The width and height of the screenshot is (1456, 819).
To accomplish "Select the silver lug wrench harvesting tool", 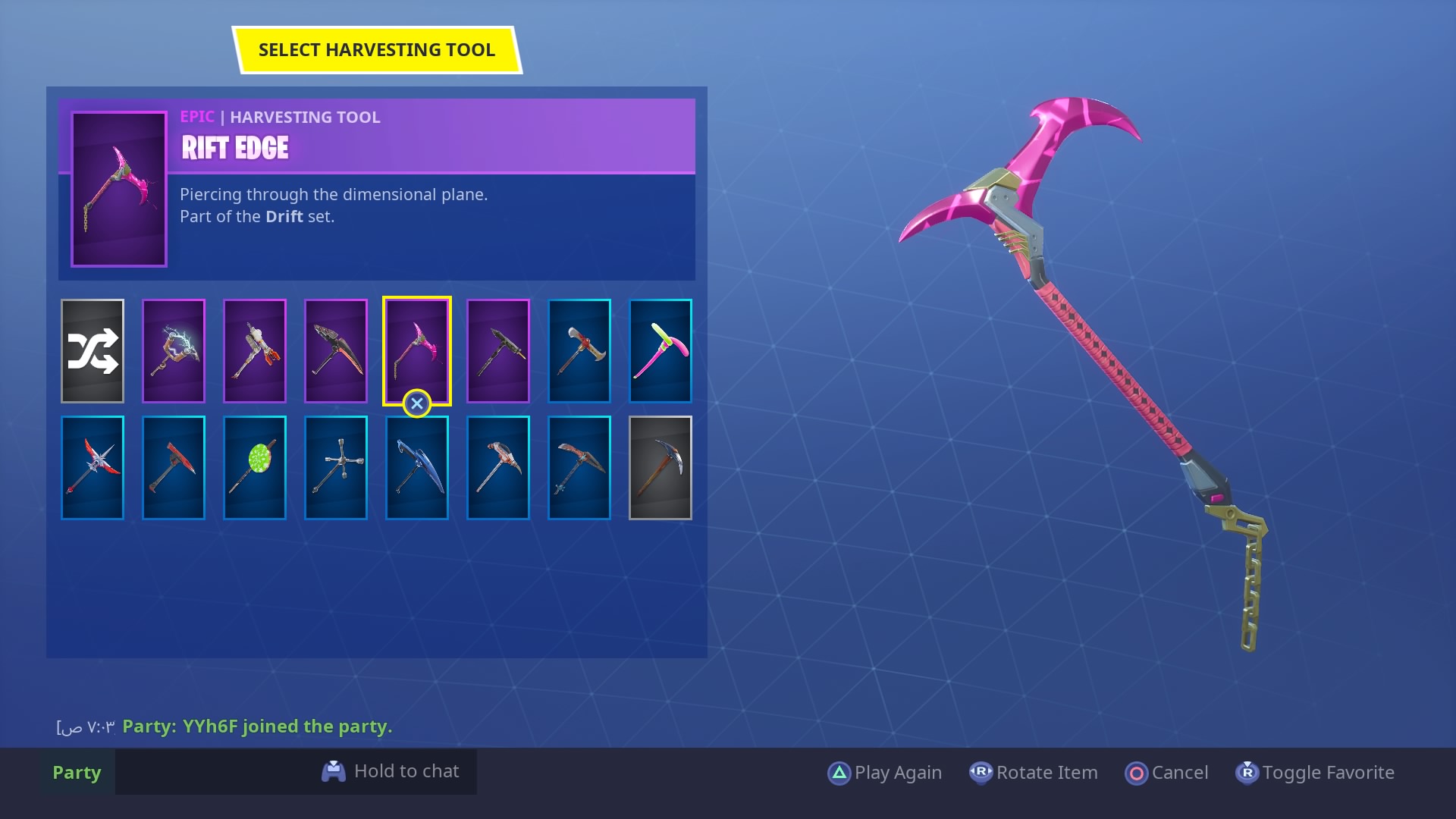I will [x=336, y=467].
